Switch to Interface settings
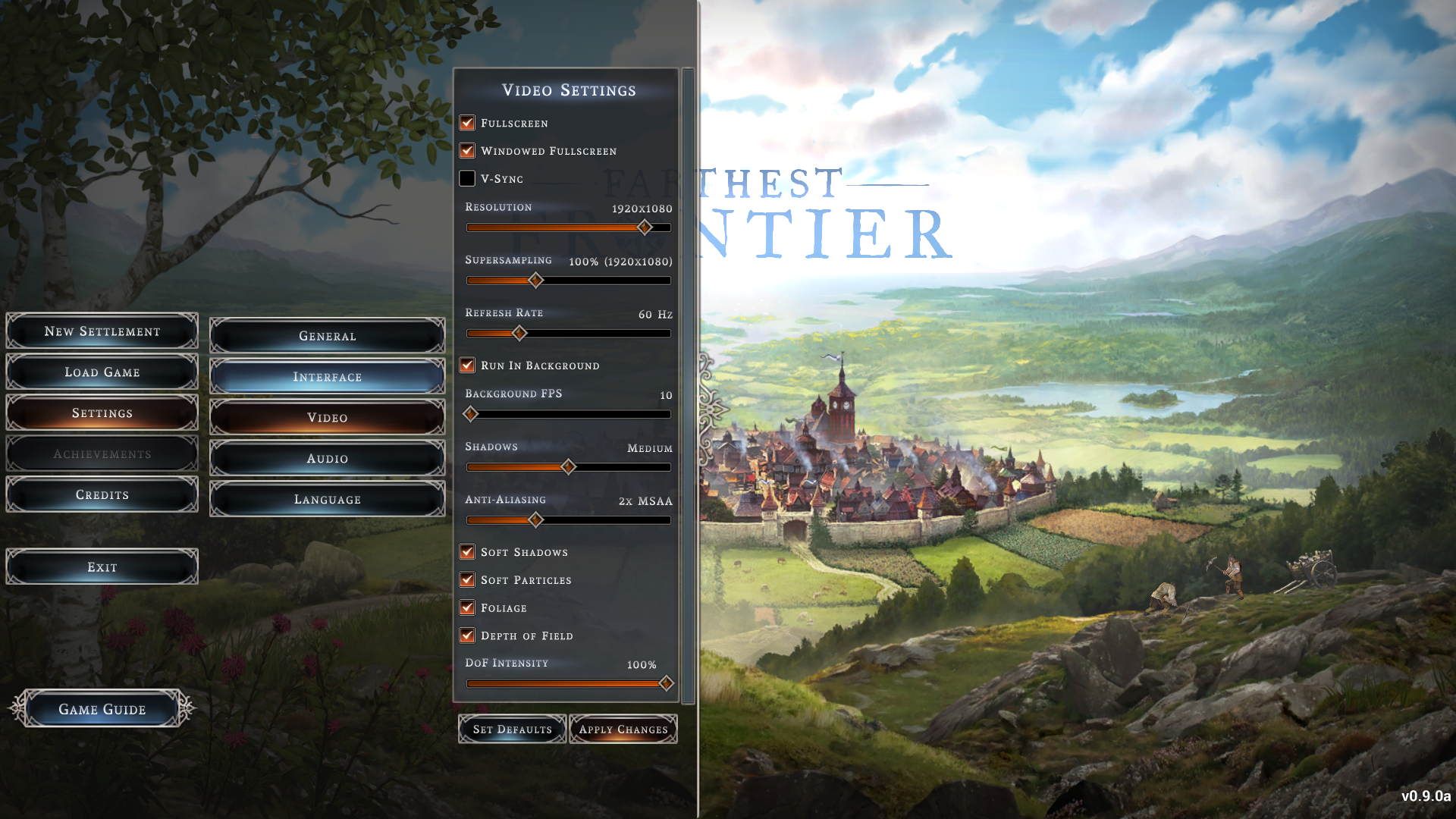The image size is (1456, 819). tap(327, 377)
